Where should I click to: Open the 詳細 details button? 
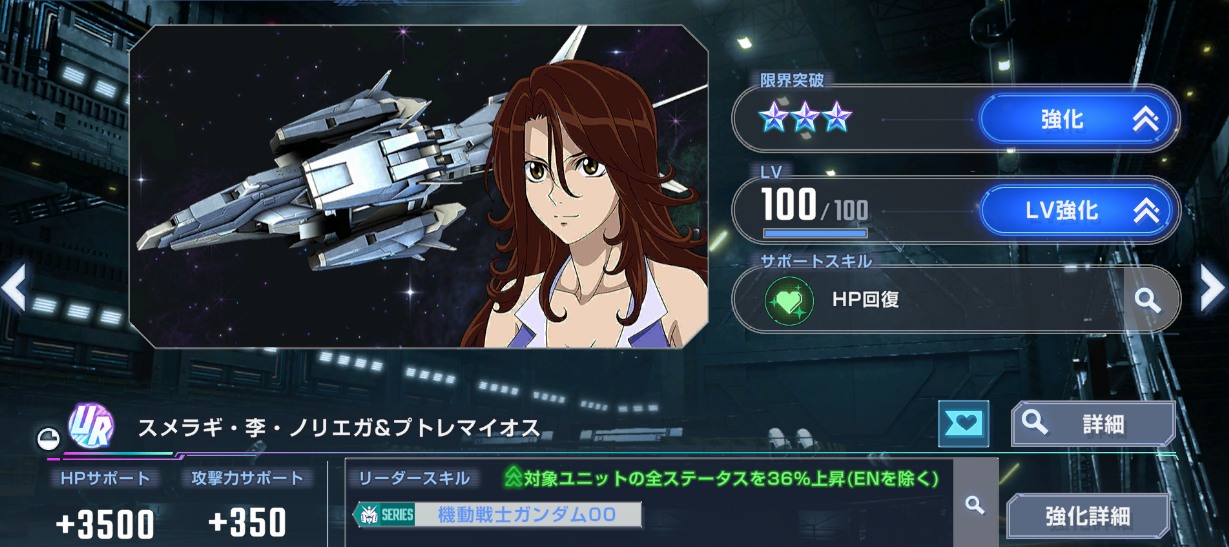pyautogui.click(x=1092, y=424)
